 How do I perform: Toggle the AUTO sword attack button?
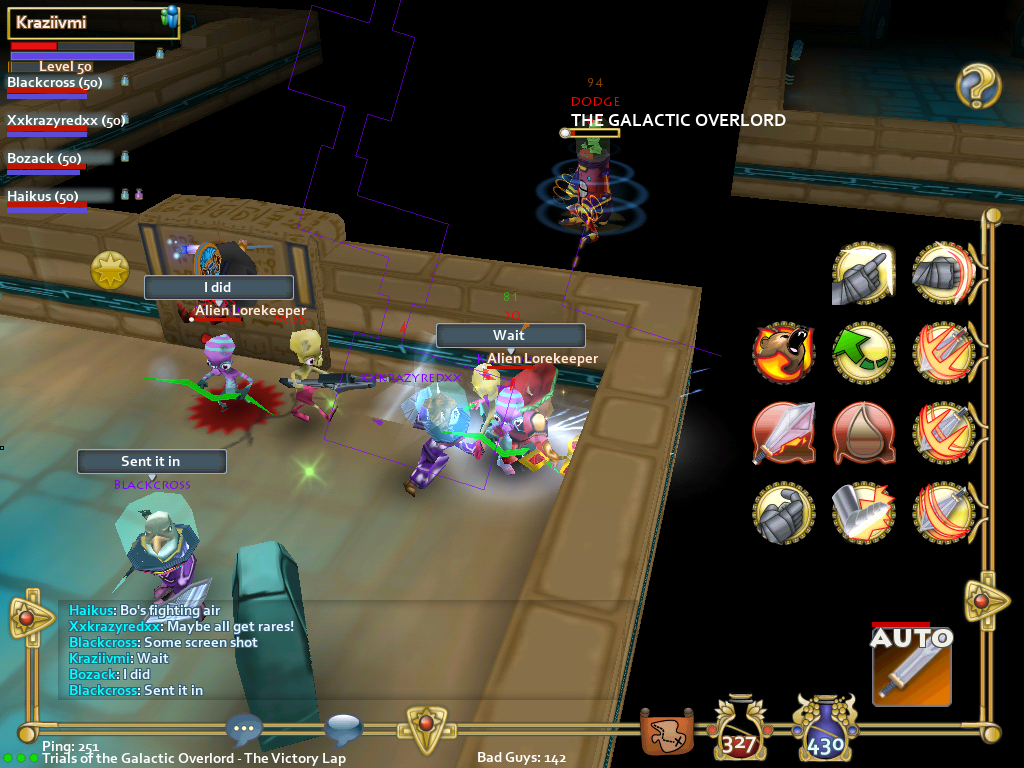pos(911,665)
